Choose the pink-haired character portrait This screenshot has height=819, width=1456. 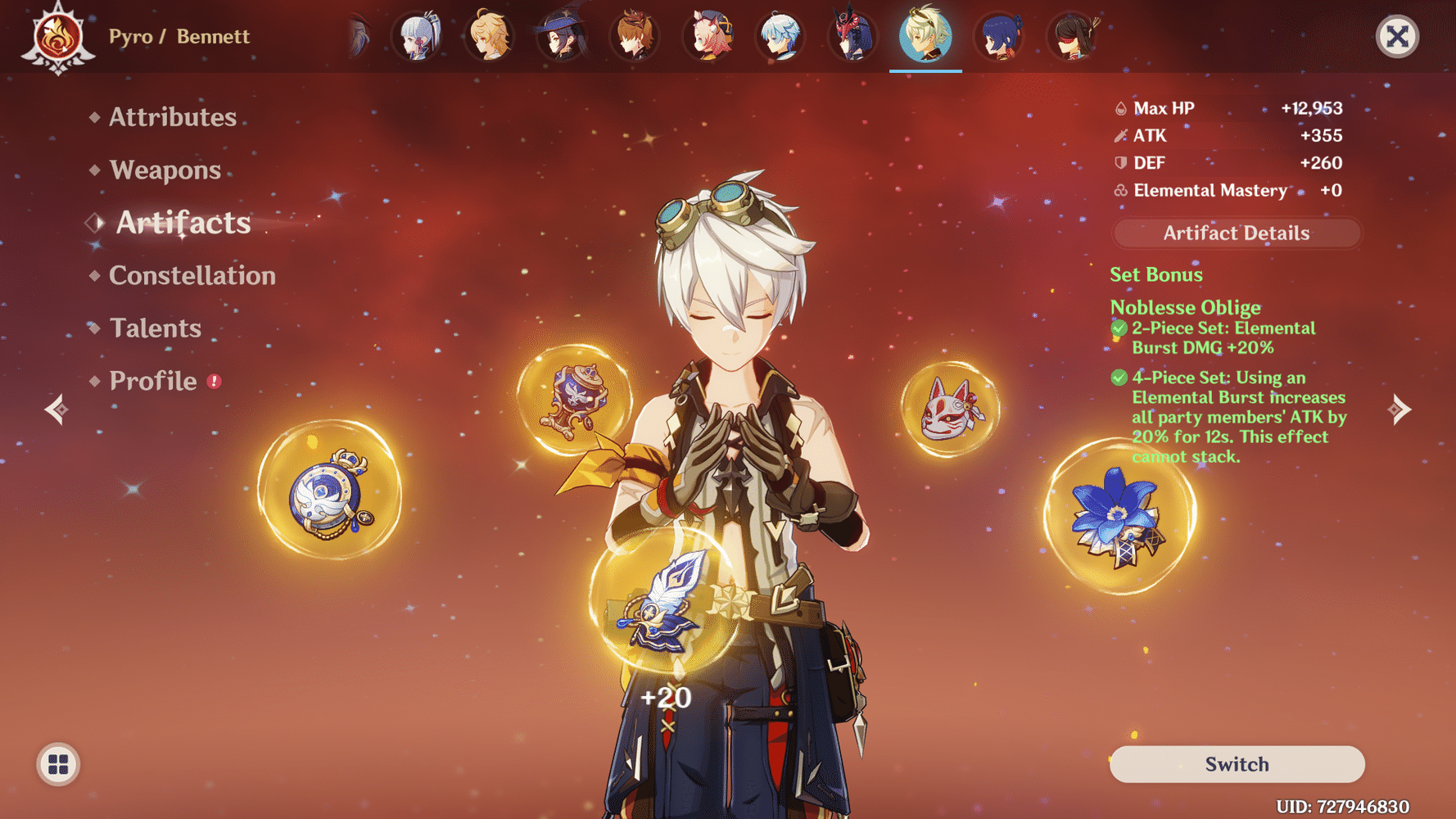point(708,37)
